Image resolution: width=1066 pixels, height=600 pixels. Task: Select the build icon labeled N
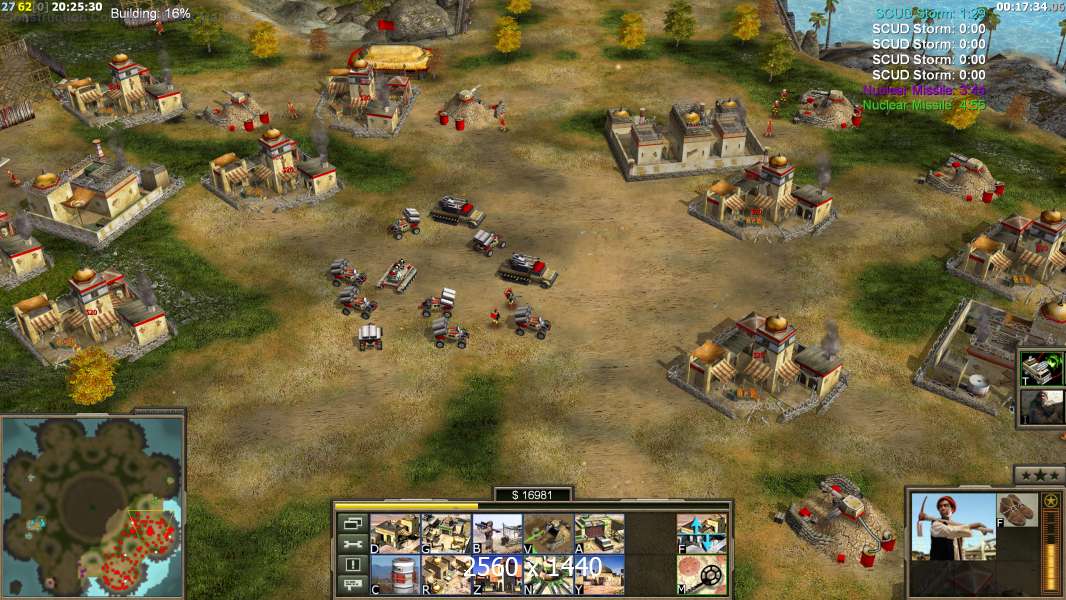[548, 574]
